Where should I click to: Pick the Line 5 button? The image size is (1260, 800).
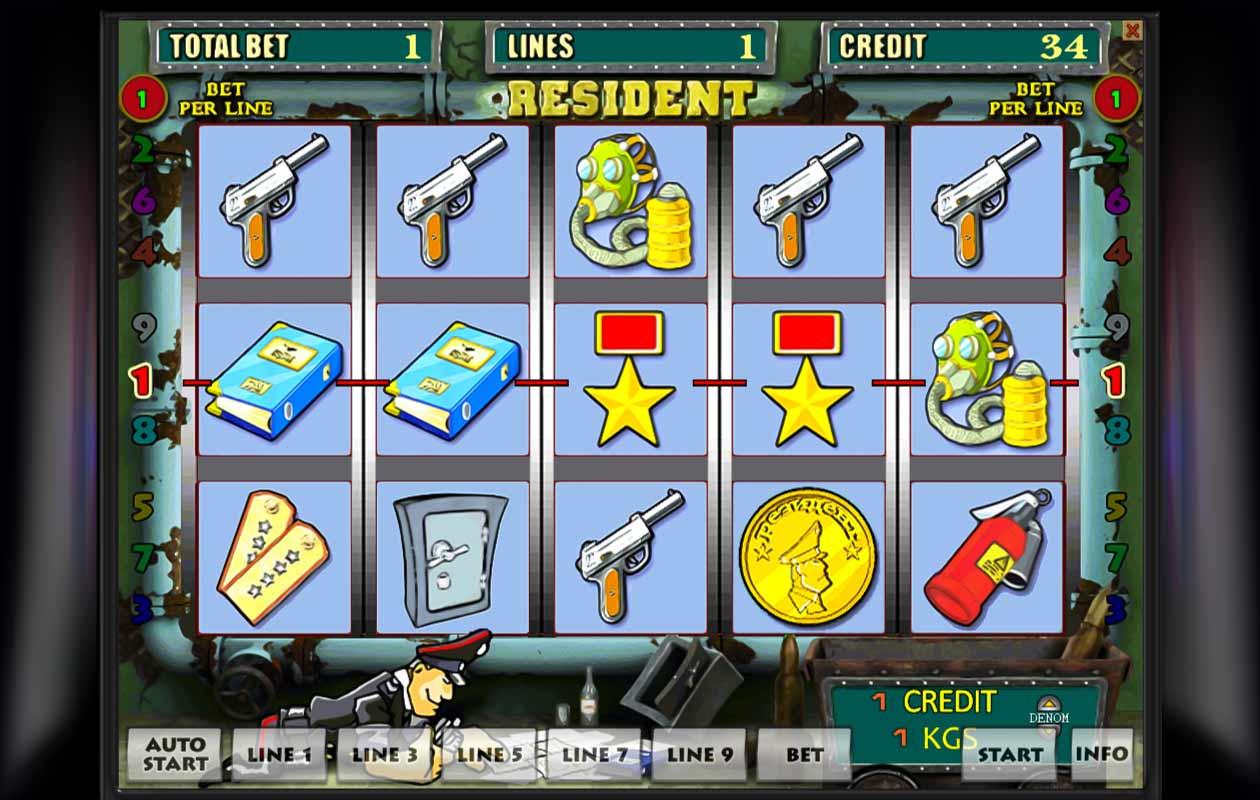489,755
